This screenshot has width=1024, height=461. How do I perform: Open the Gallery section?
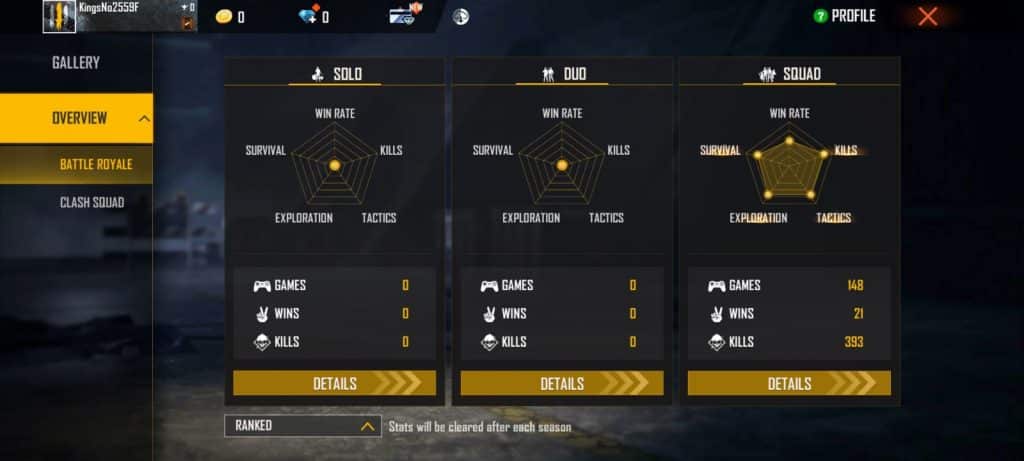[x=76, y=62]
